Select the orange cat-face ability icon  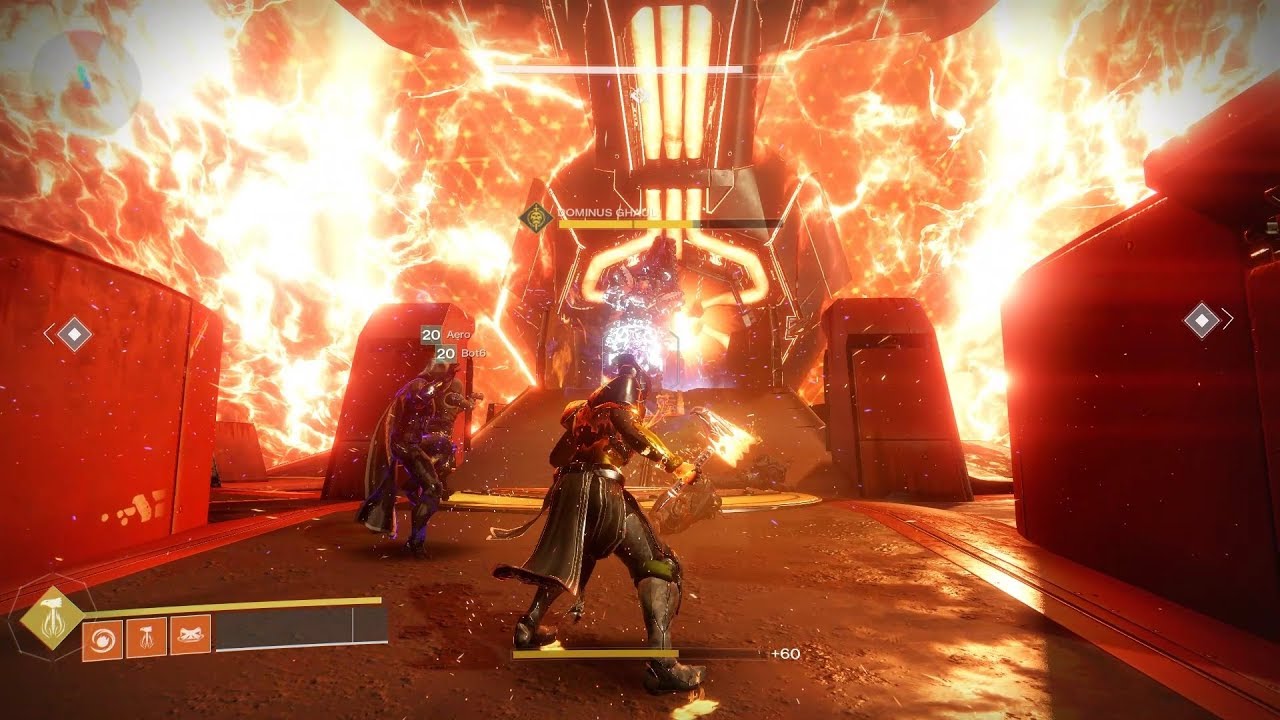[190, 635]
